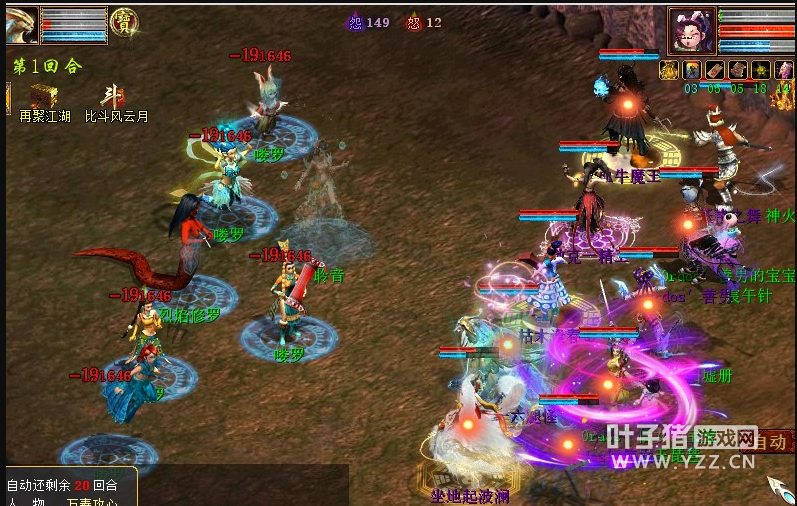Image resolution: width=797 pixels, height=506 pixels.
Task: Select the pink-haired lady buff icon
Action: click(x=784, y=70)
